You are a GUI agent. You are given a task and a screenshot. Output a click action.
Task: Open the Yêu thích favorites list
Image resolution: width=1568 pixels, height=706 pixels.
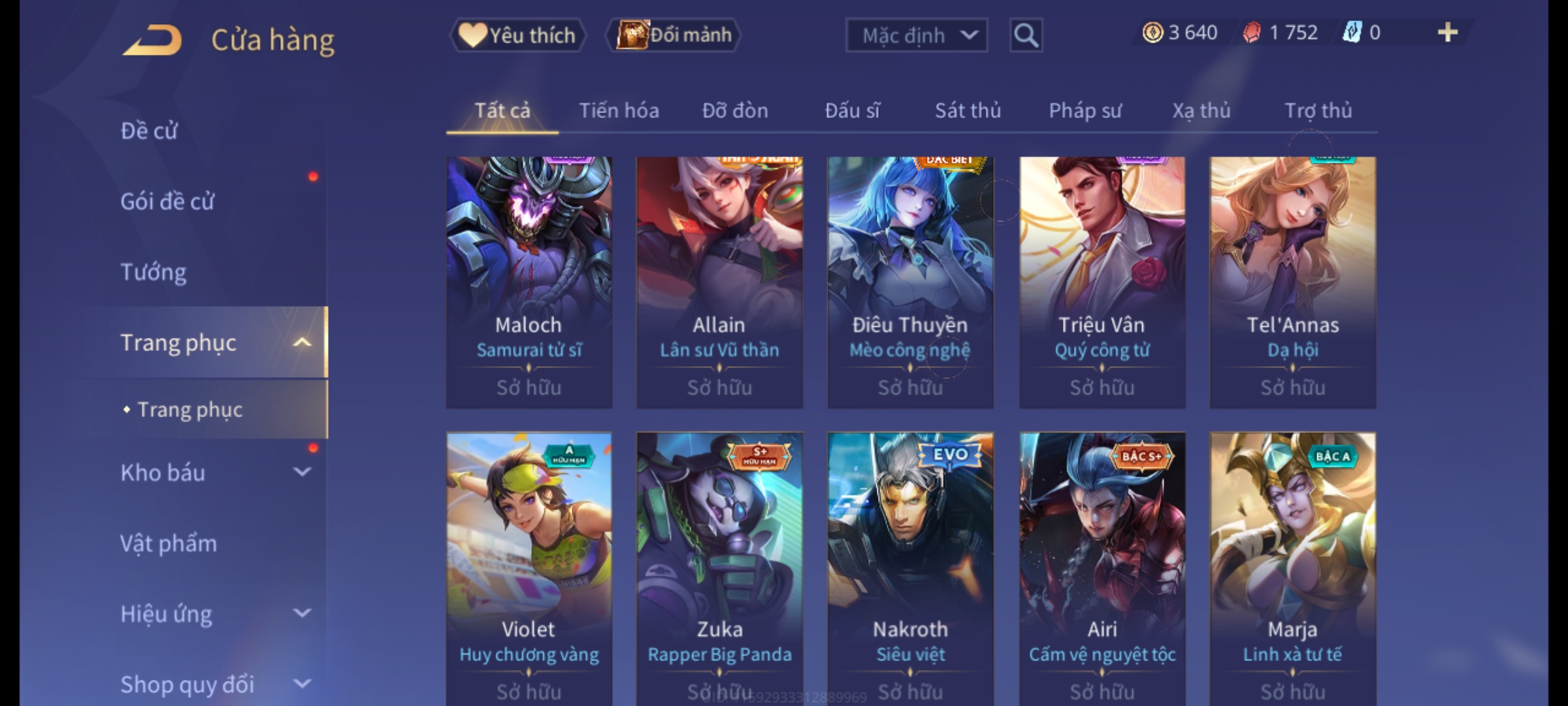point(517,35)
